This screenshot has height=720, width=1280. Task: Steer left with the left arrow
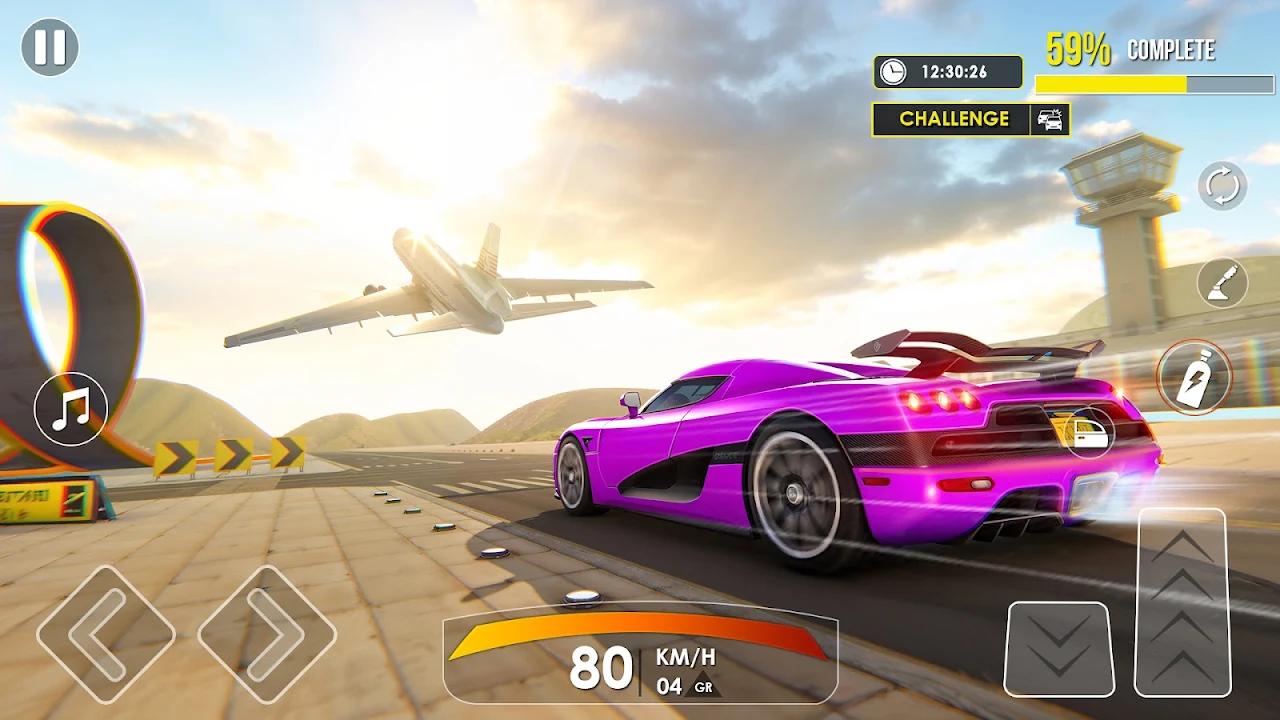coord(105,634)
